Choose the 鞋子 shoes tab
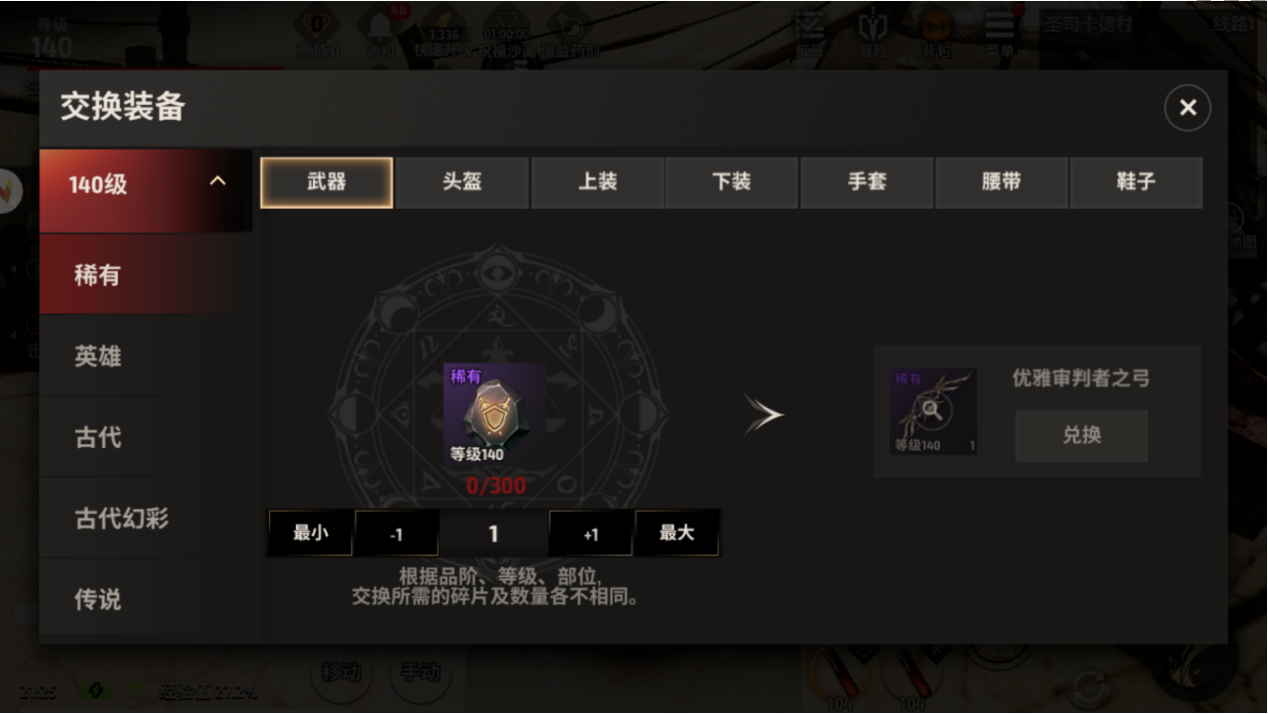The image size is (1268, 714). pos(1136,182)
